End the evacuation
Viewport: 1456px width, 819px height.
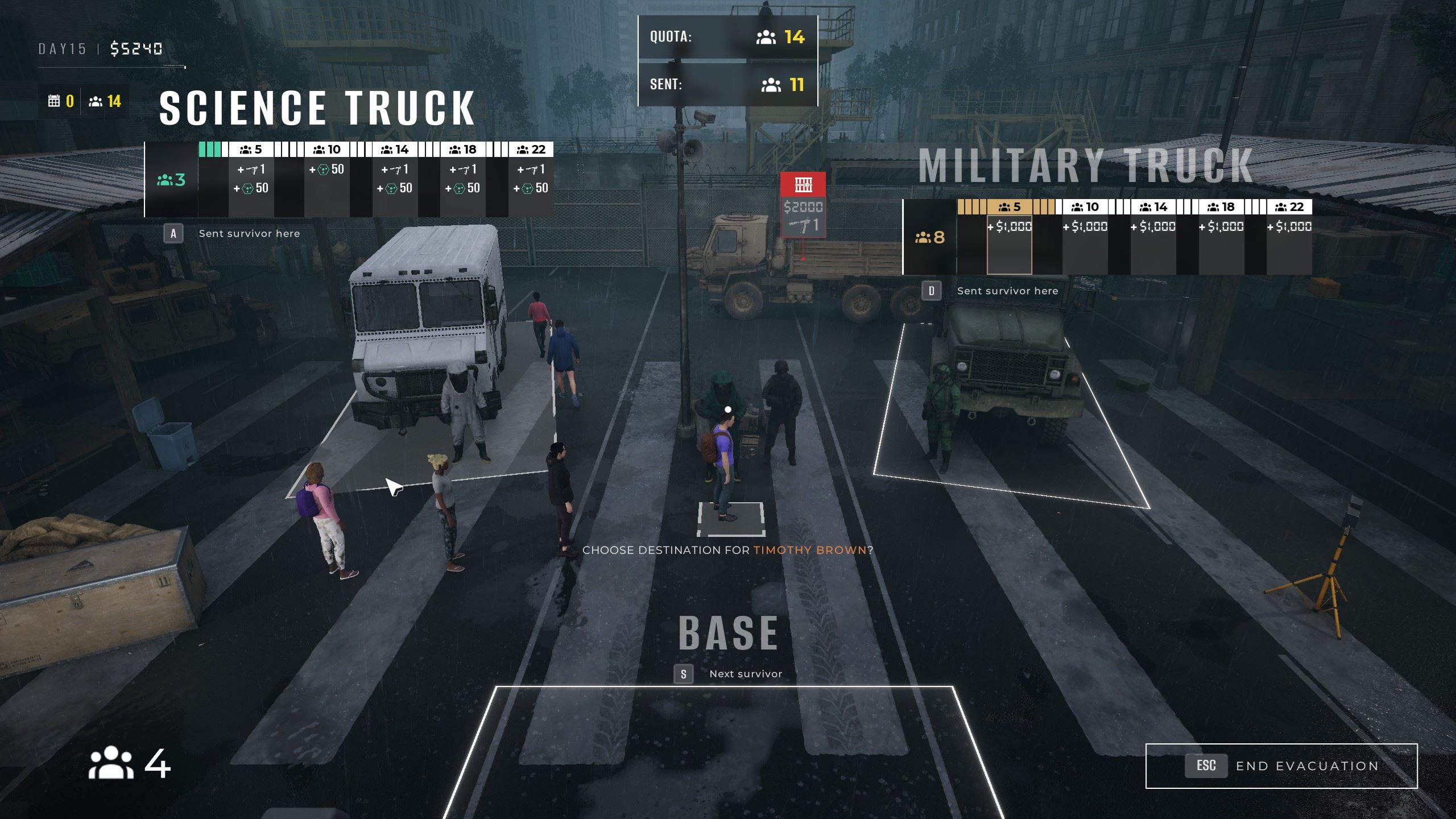pos(1281,766)
